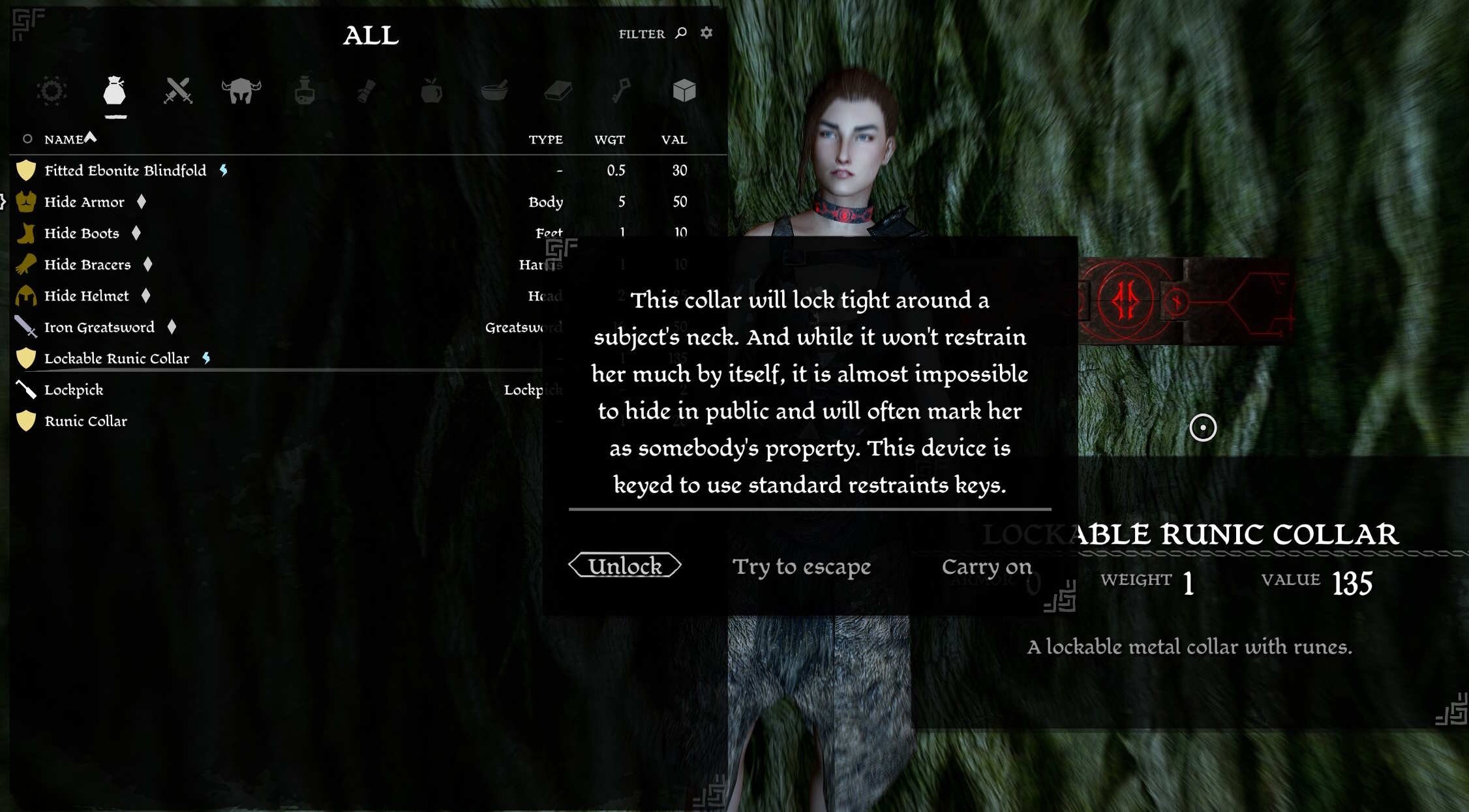The width and height of the screenshot is (1469, 812).
Task: Sort items by the VAL column
Action: tap(673, 139)
